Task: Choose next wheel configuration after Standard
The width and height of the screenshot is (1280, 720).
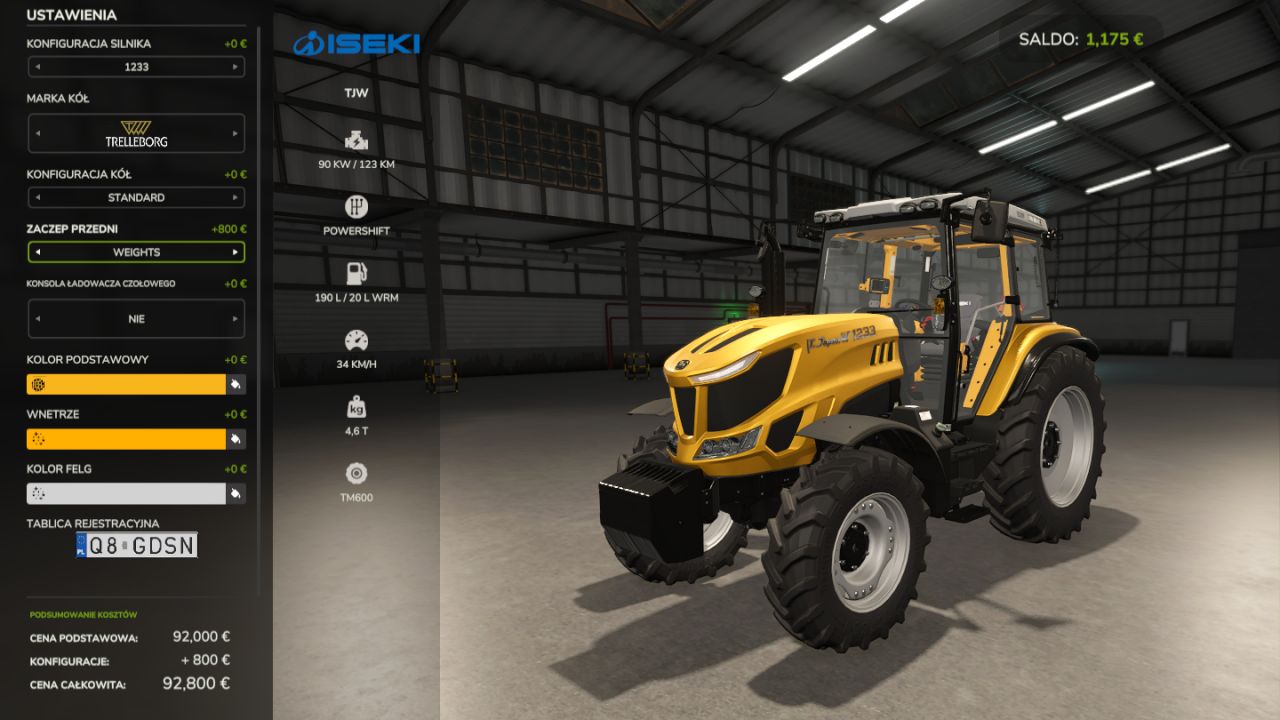Action: click(236, 198)
